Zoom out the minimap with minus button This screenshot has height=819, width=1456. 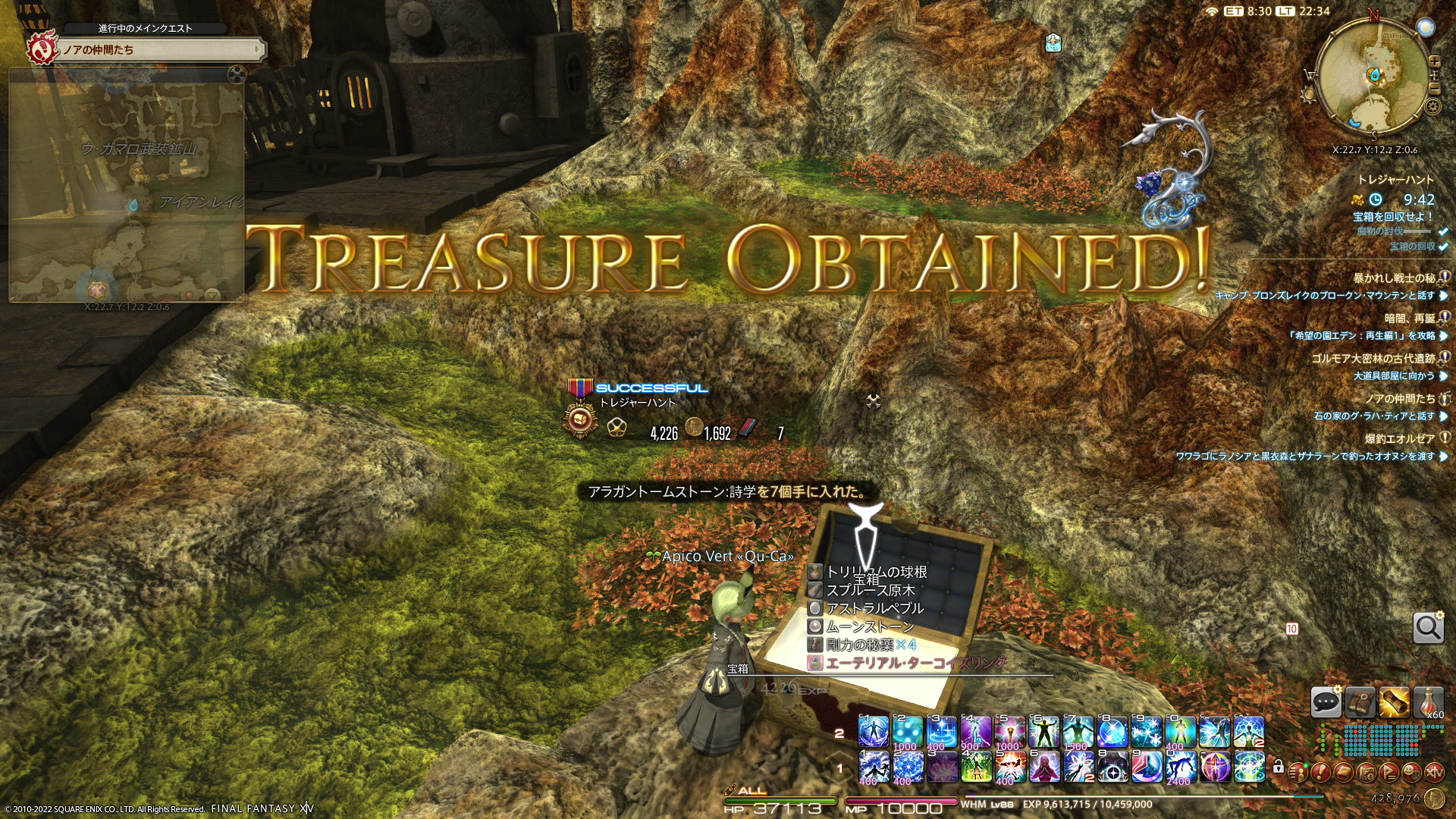point(1434,89)
